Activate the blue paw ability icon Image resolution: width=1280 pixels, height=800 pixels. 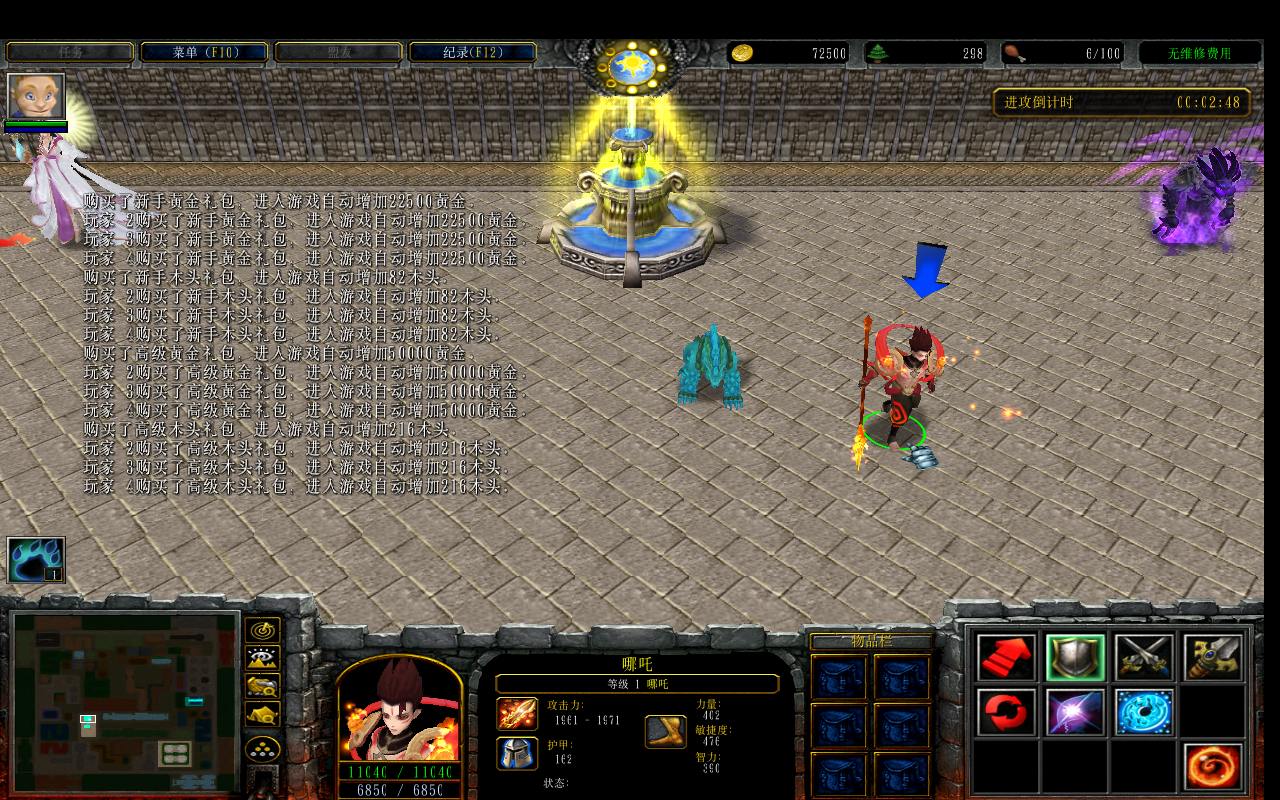coord(36,560)
